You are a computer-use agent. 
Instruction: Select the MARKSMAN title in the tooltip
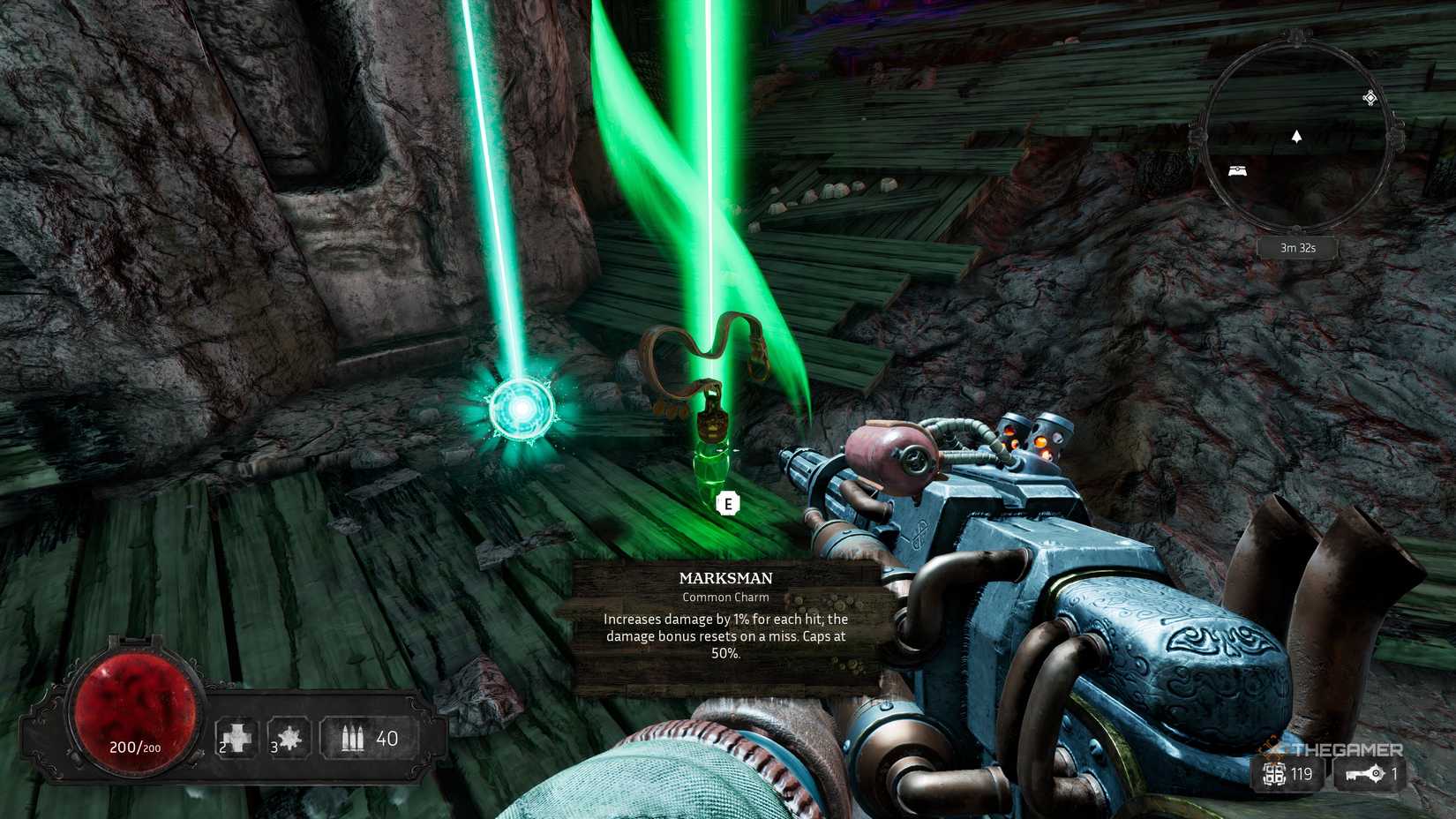click(x=725, y=578)
